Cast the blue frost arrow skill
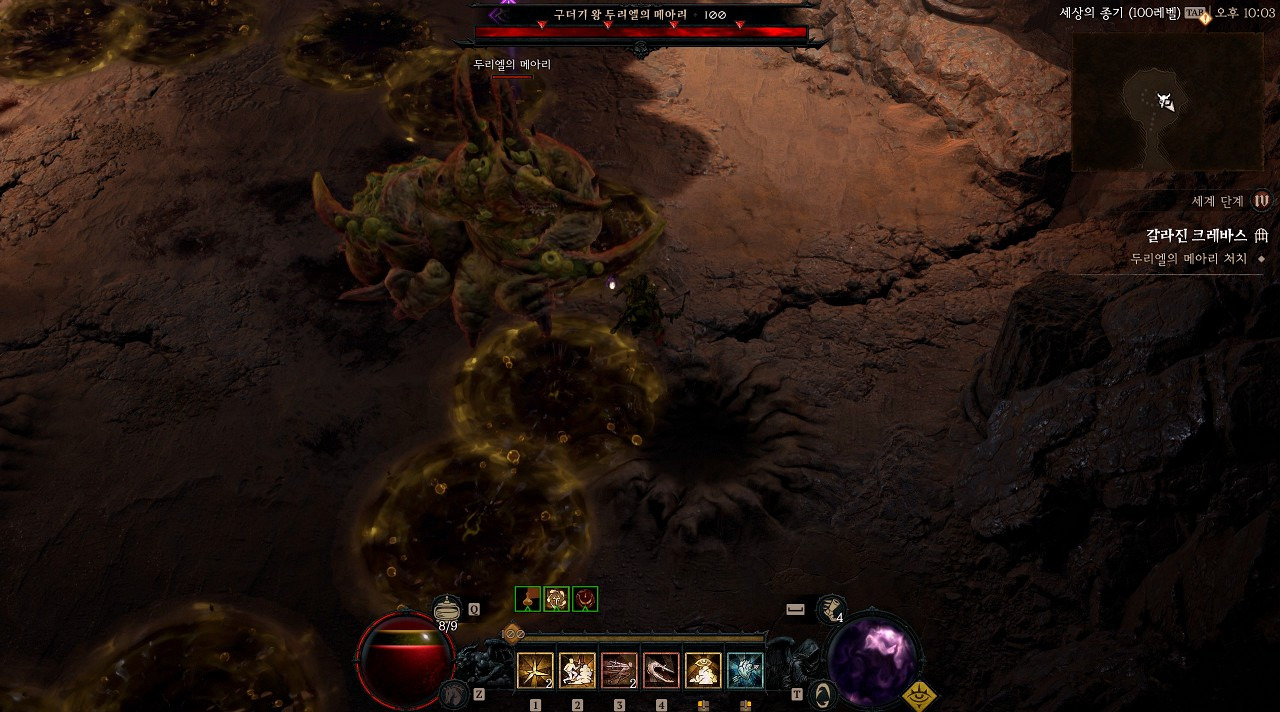This screenshot has width=1280, height=712. pyautogui.click(x=745, y=671)
